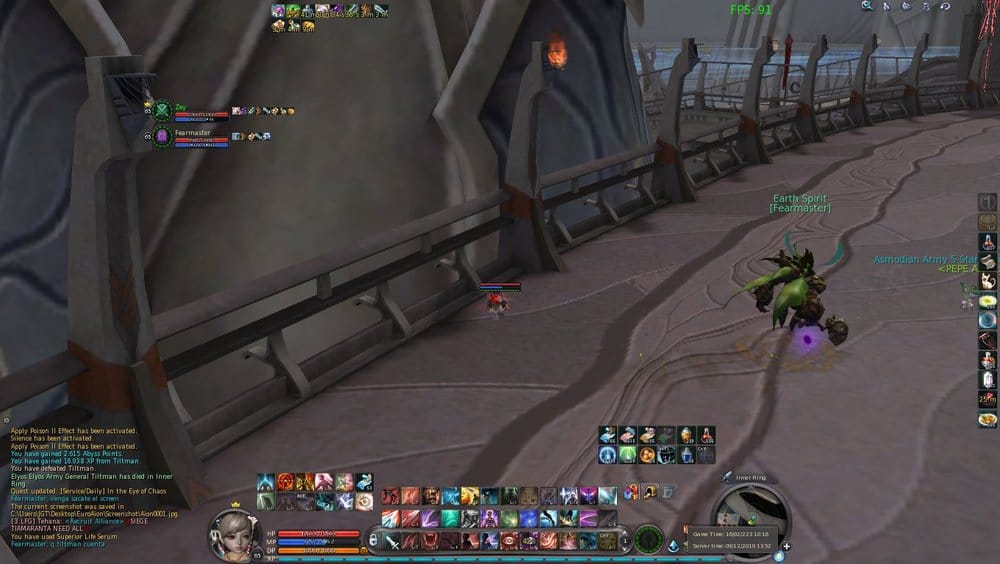The width and height of the screenshot is (1000, 564).
Task: Activate the sword attack skill slot
Action: point(392,540)
